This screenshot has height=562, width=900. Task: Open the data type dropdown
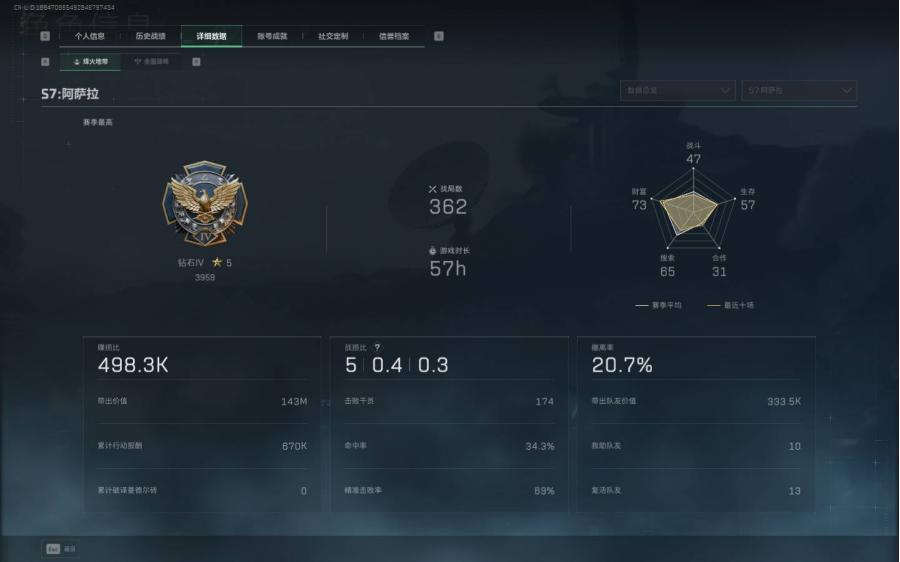(677, 91)
